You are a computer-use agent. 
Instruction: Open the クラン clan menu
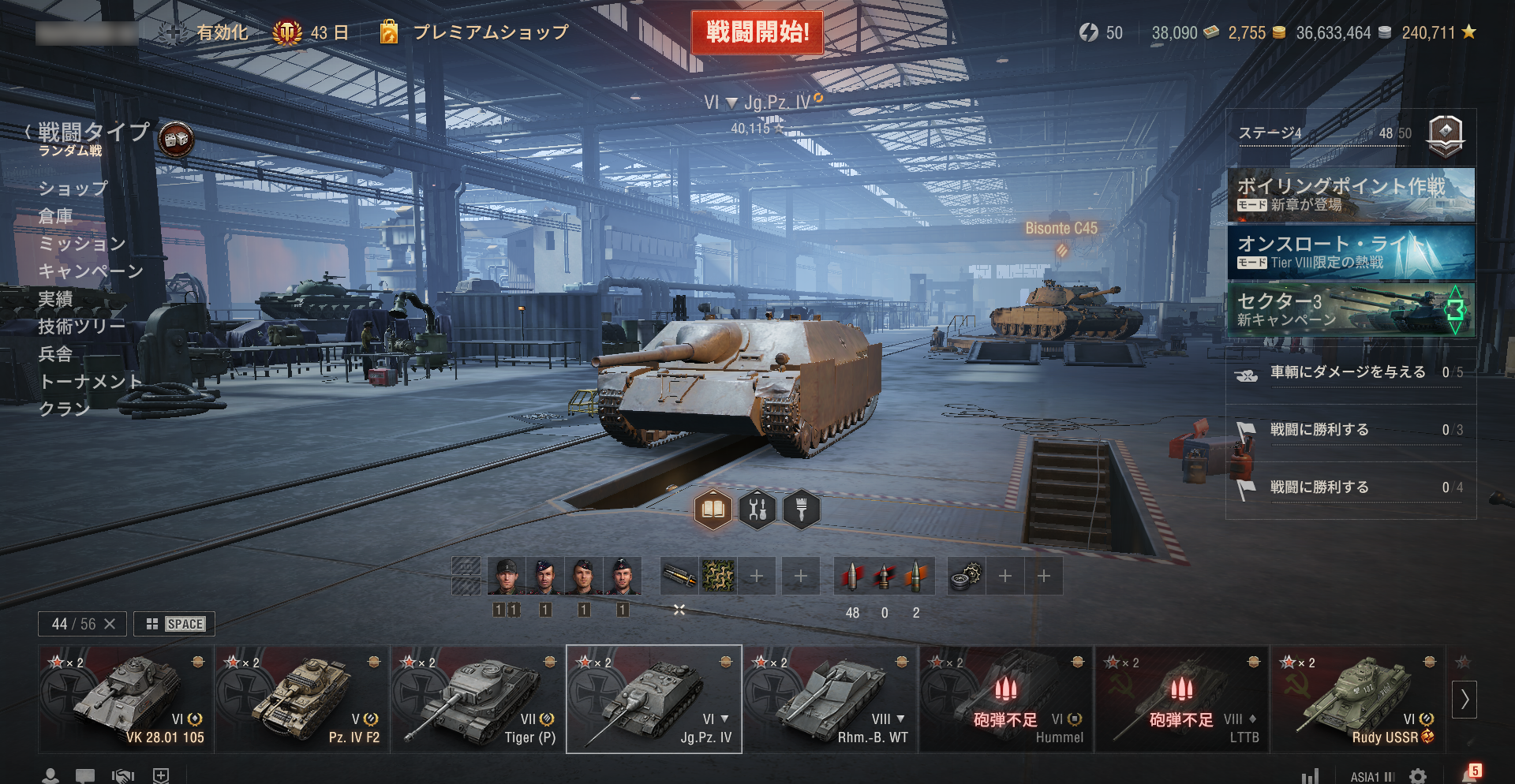click(x=64, y=409)
